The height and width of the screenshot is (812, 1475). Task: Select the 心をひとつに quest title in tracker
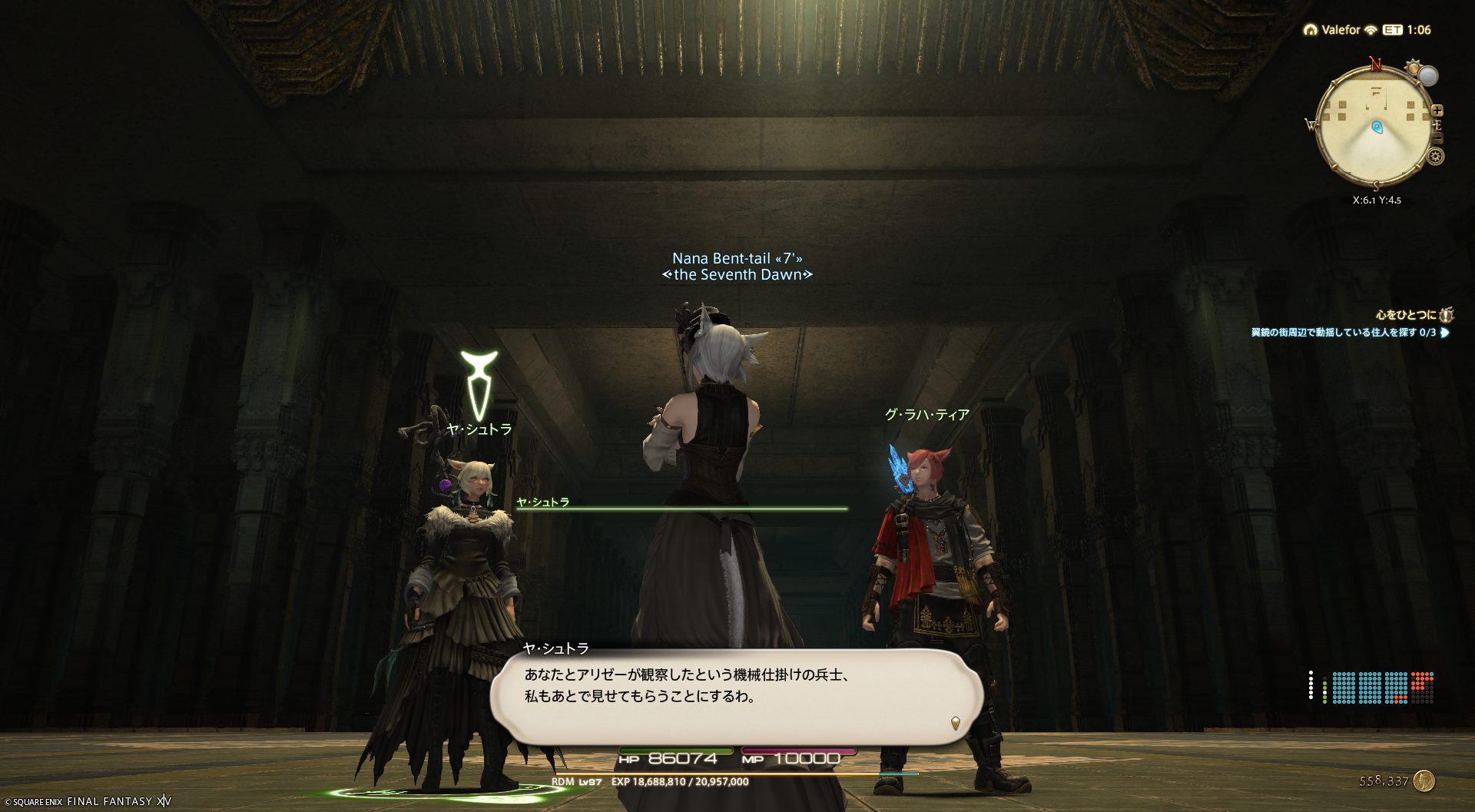[x=1406, y=315]
